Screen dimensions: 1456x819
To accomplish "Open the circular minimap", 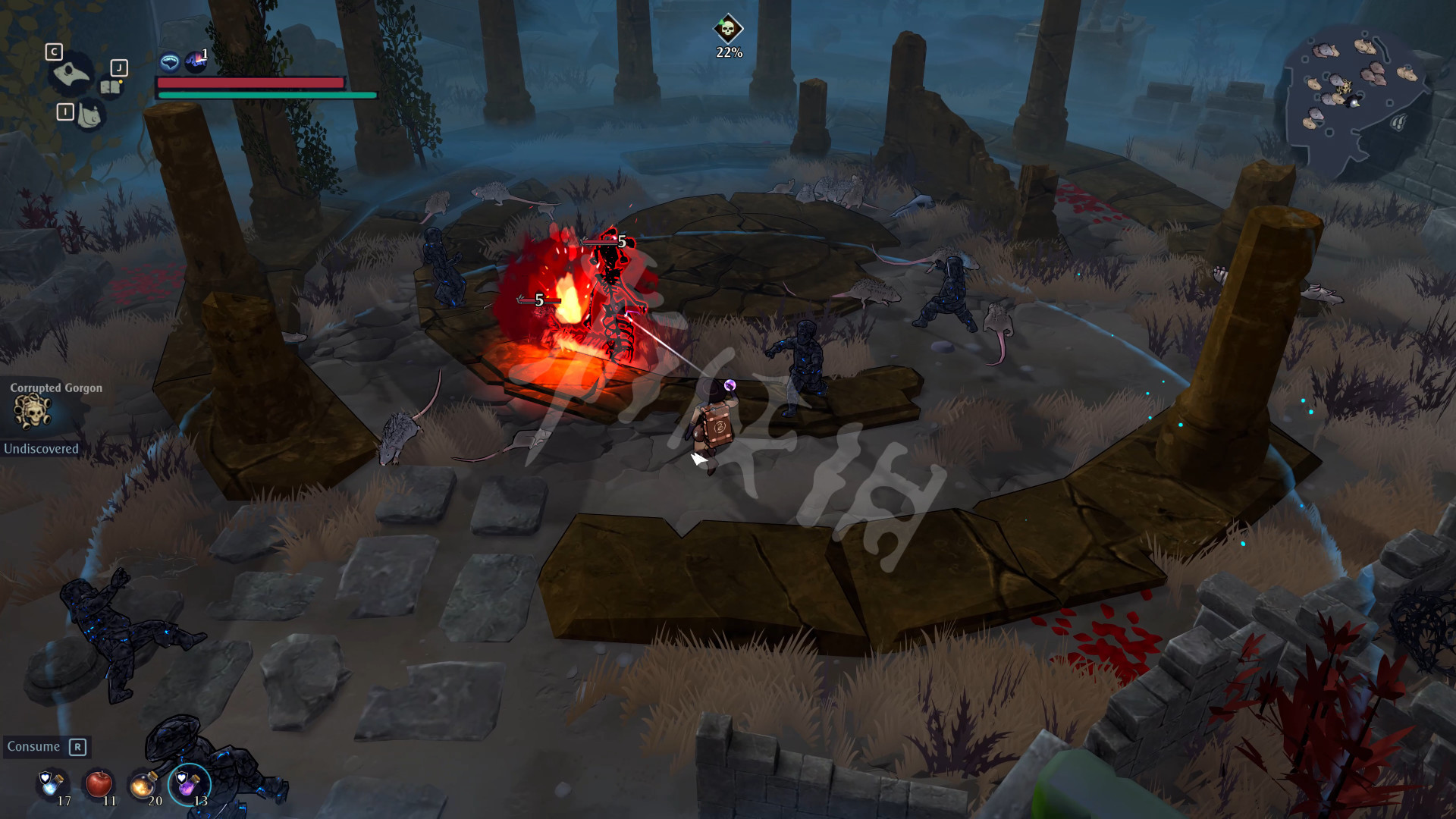I will point(1354,97).
